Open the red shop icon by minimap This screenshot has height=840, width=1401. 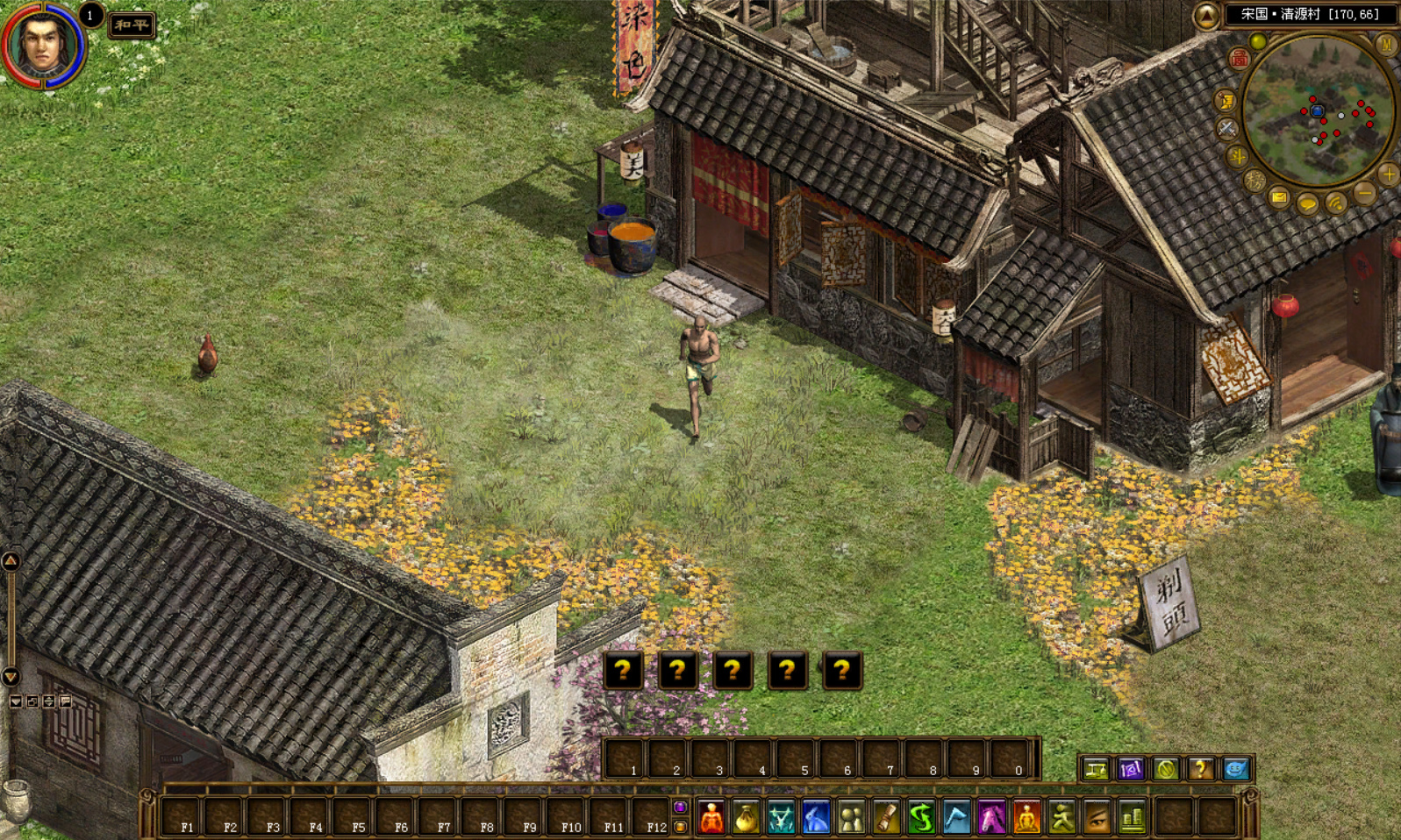coord(1239,59)
